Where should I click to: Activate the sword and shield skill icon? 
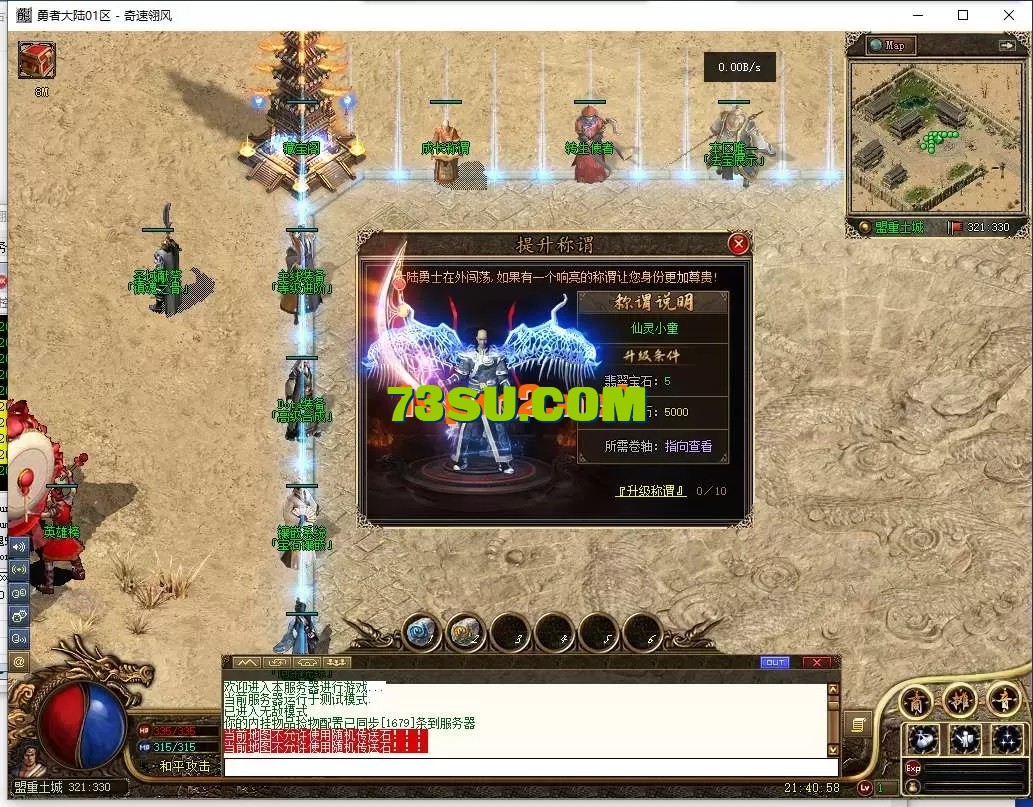coord(965,740)
